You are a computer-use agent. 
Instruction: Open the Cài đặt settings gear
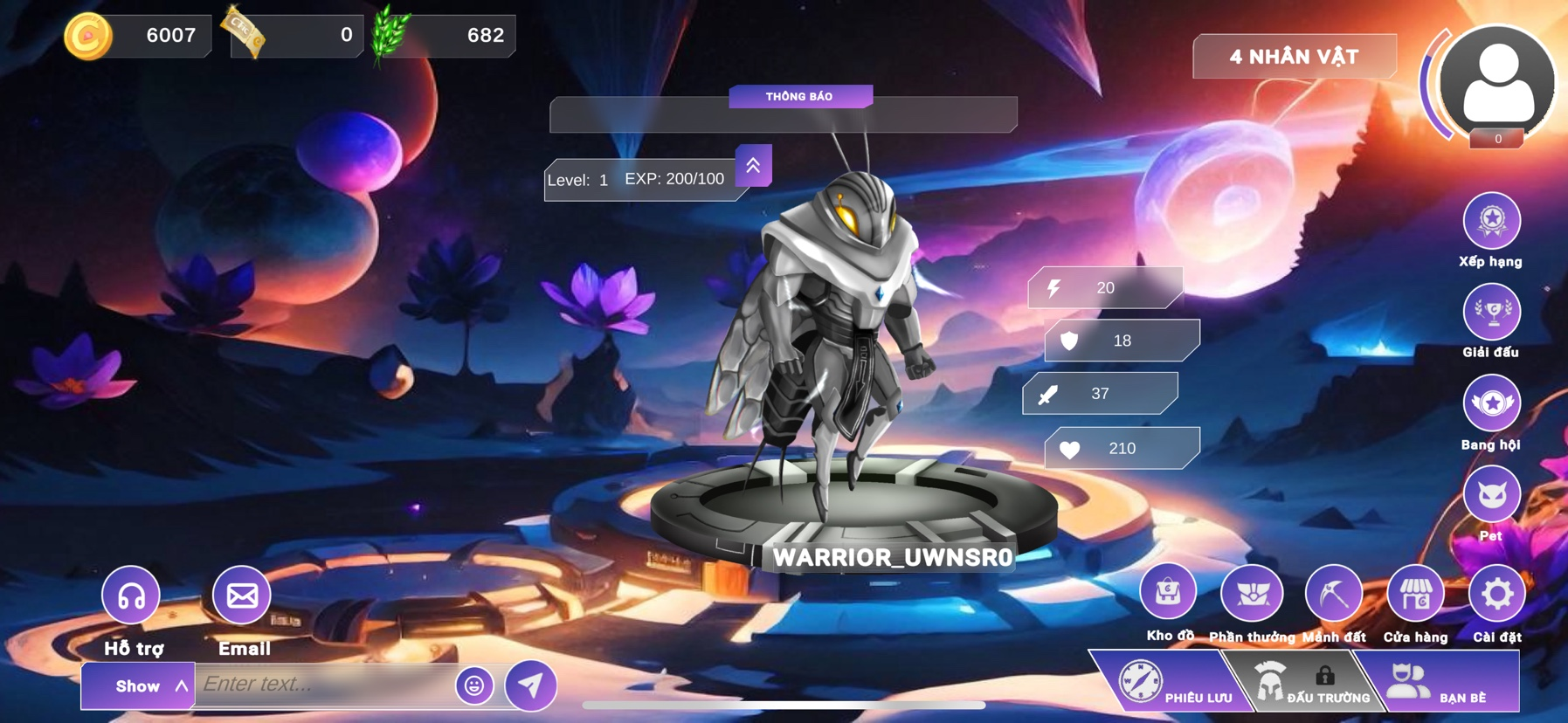(x=1497, y=594)
